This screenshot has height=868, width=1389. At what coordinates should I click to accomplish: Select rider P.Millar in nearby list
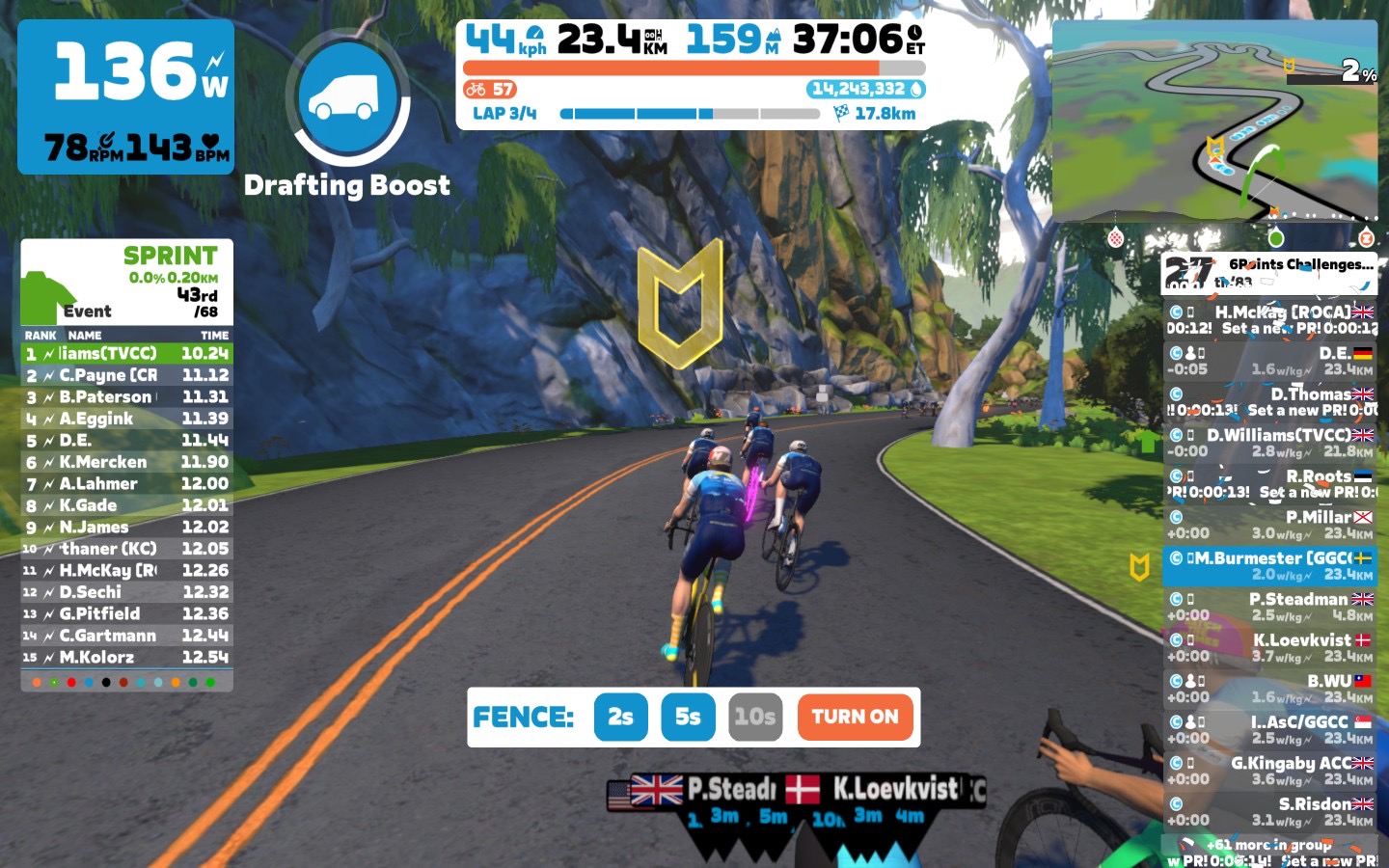[1269, 525]
